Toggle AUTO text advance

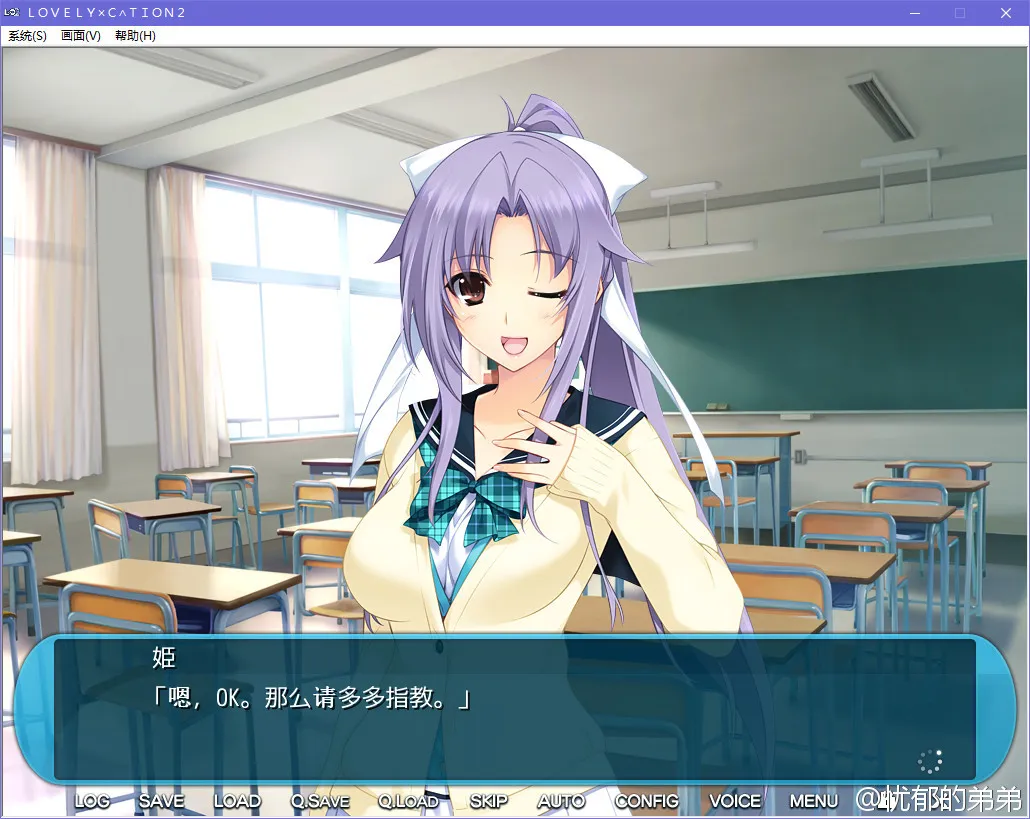click(561, 801)
